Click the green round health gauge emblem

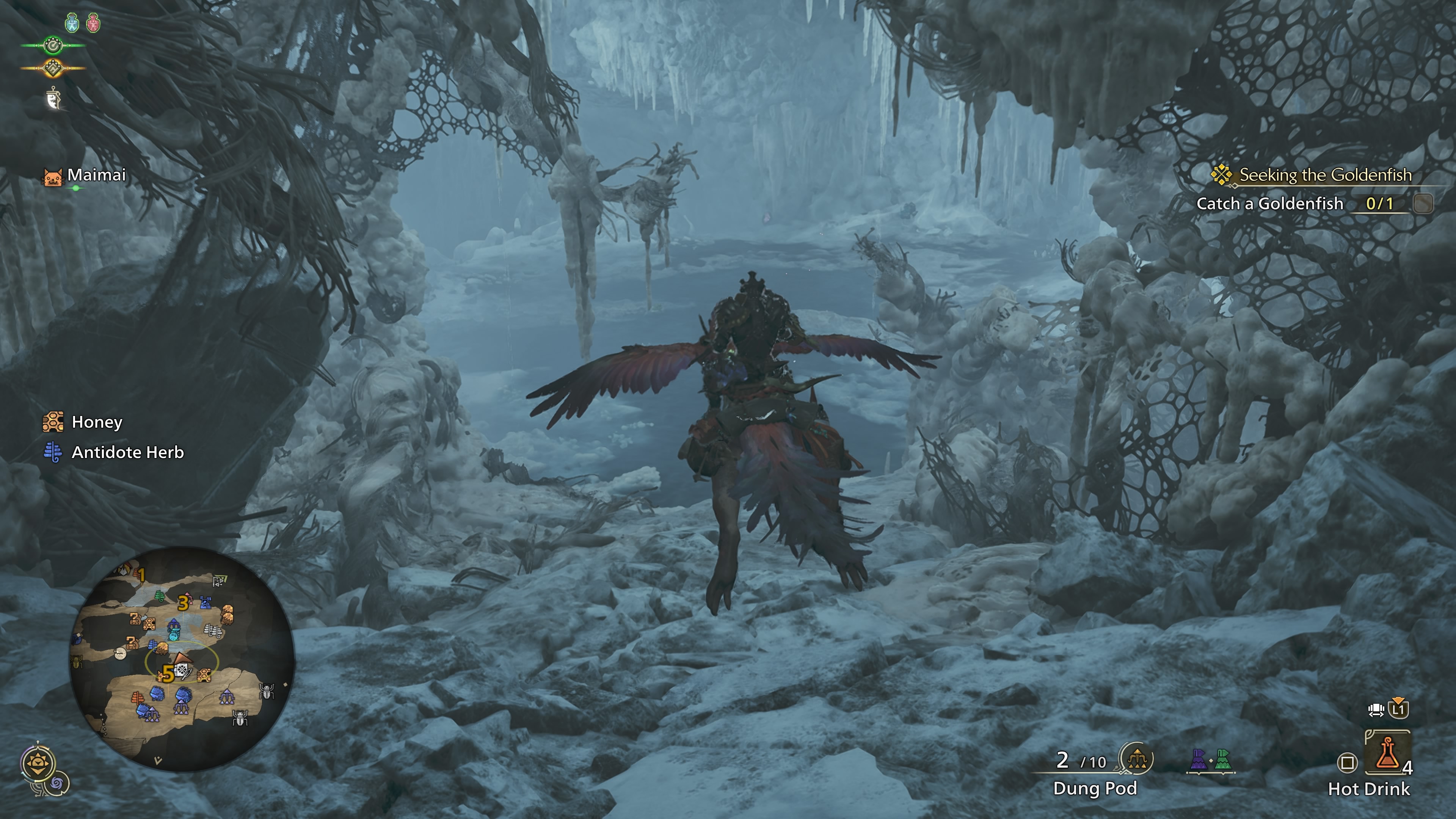[53, 45]
